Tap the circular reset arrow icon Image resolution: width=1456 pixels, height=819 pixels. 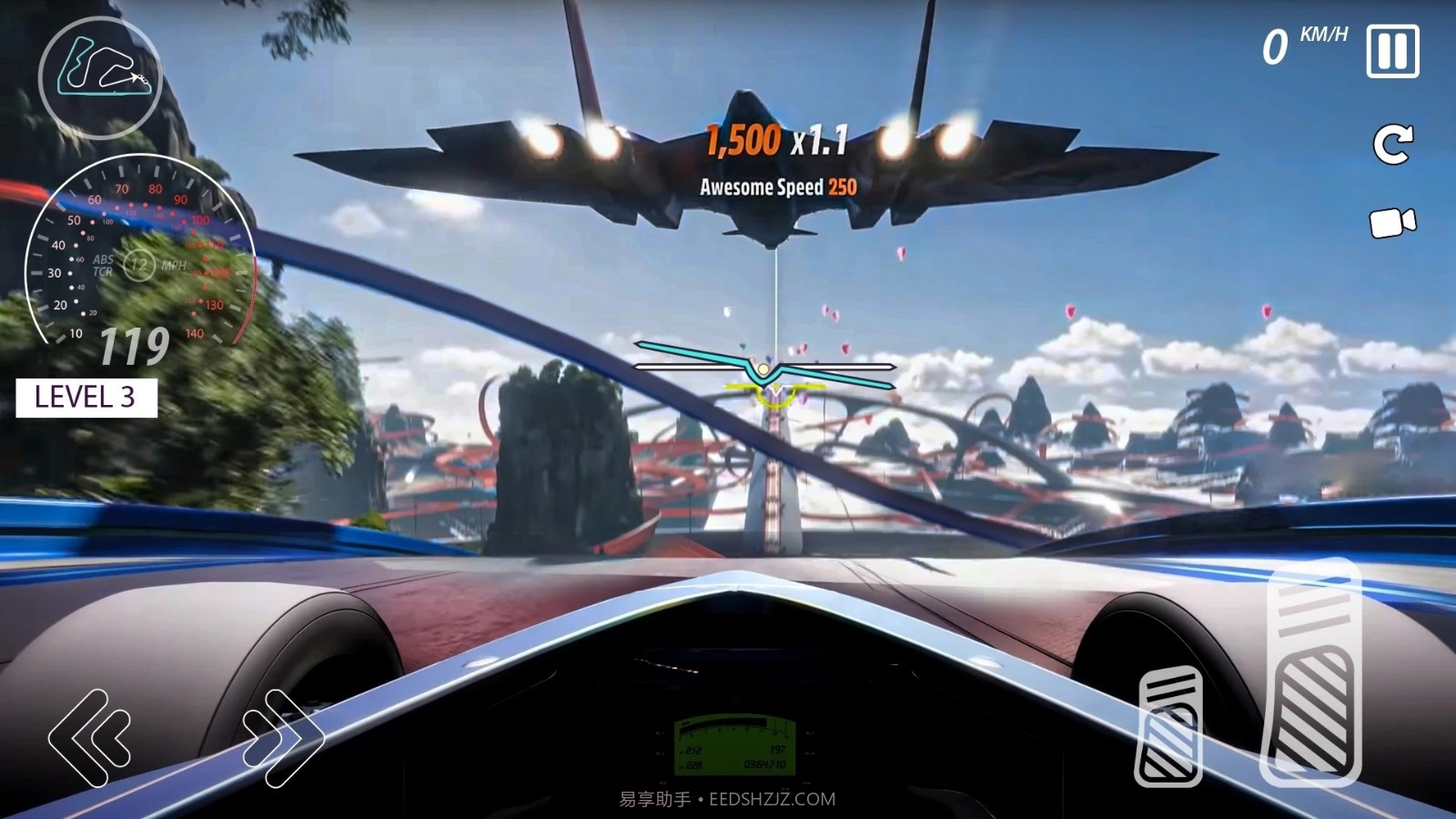pyautogui.click(x=1392, y=144)
